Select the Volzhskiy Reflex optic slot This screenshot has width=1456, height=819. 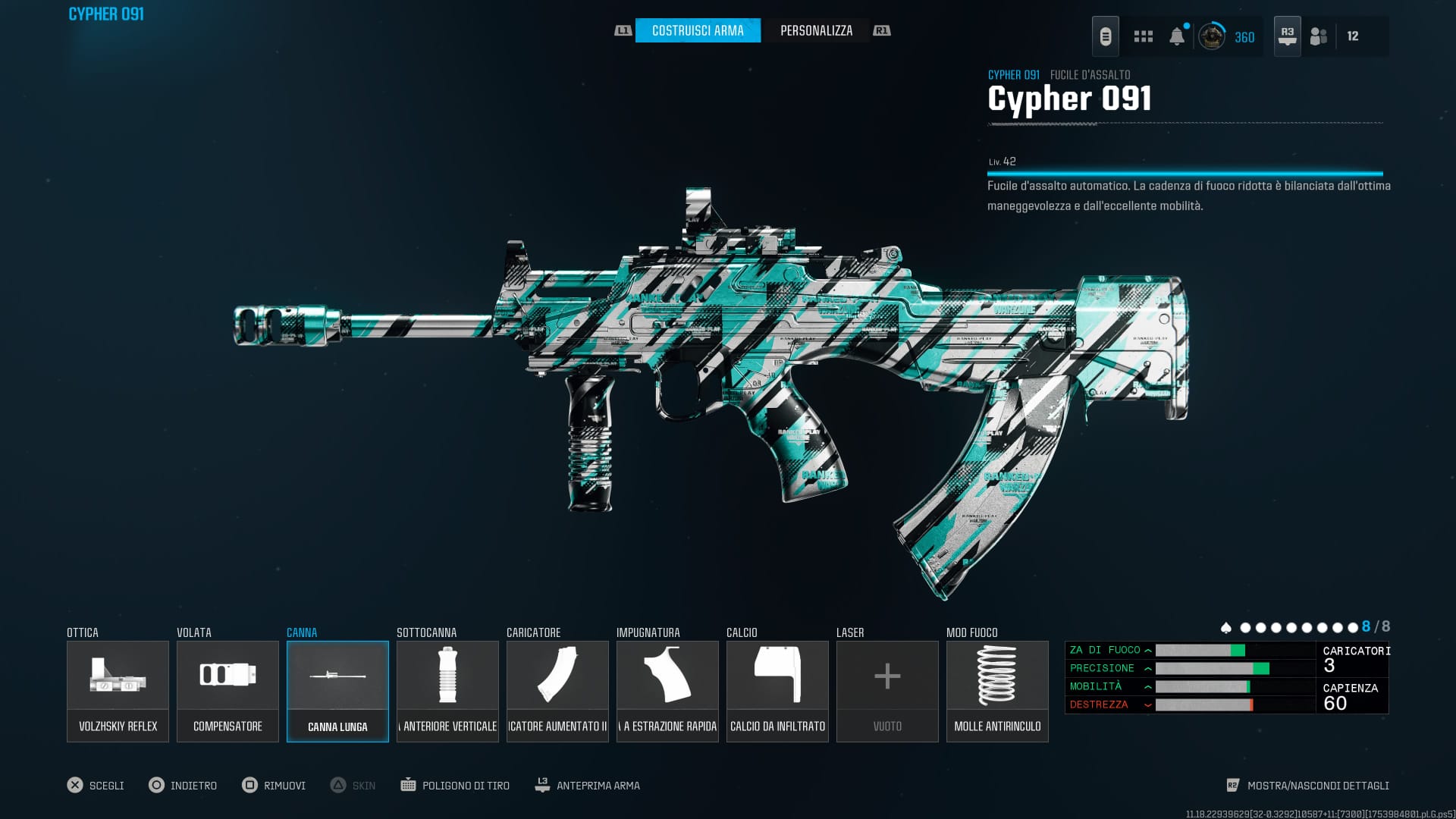tap(118, 691)
